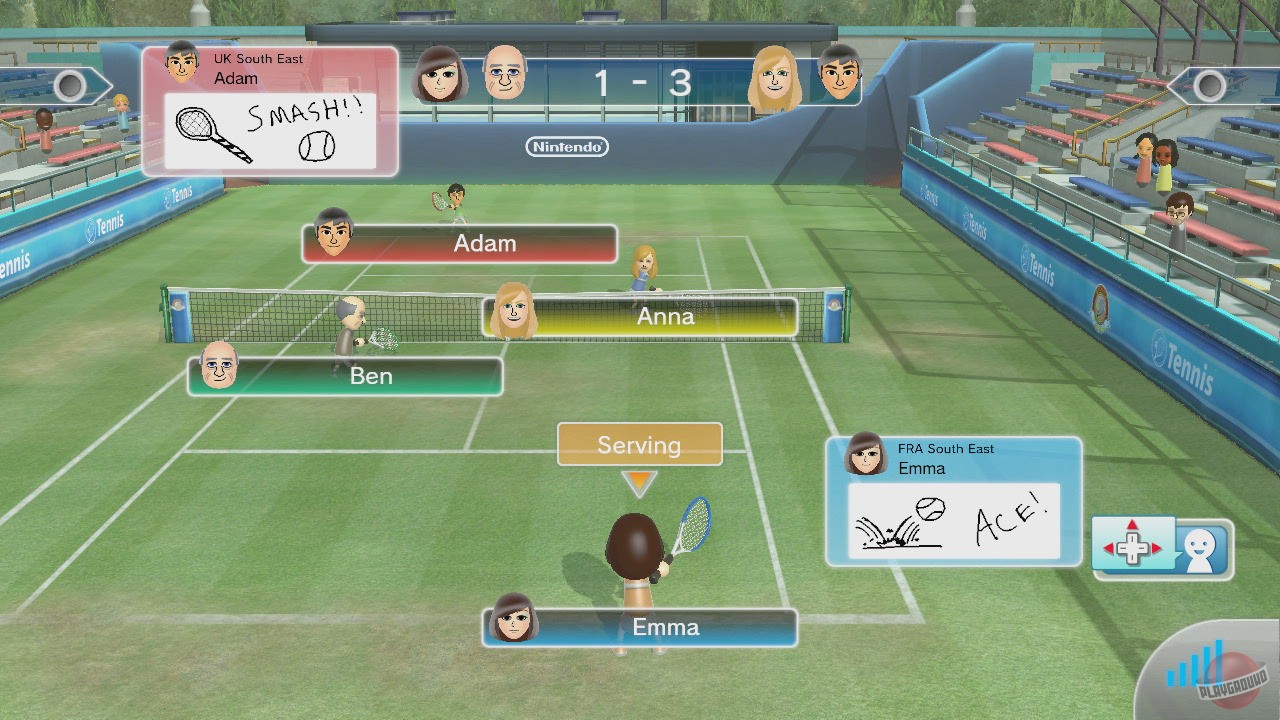
Task: Click the Nintendo logo below the scoreboard
Action: (567, 146)
